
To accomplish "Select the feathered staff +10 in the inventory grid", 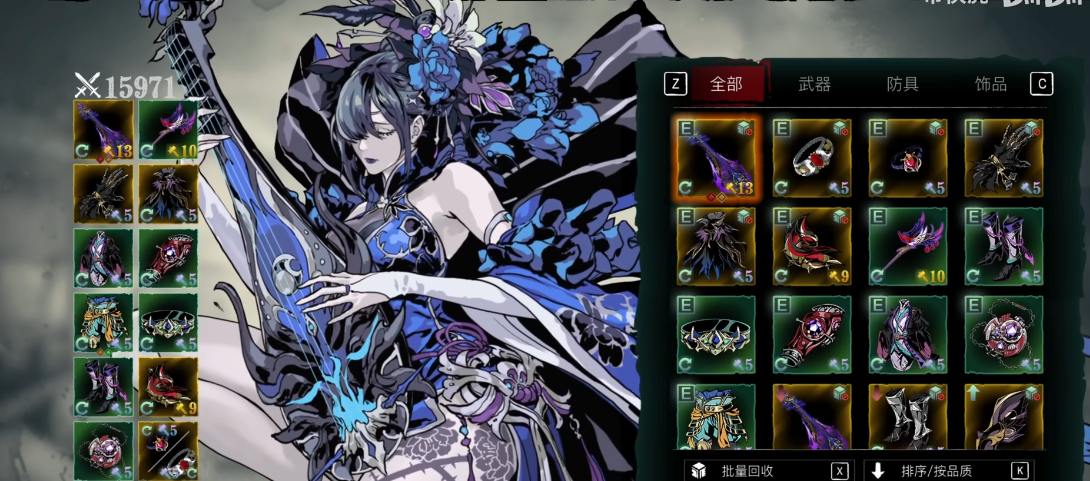I will (907, 246).
